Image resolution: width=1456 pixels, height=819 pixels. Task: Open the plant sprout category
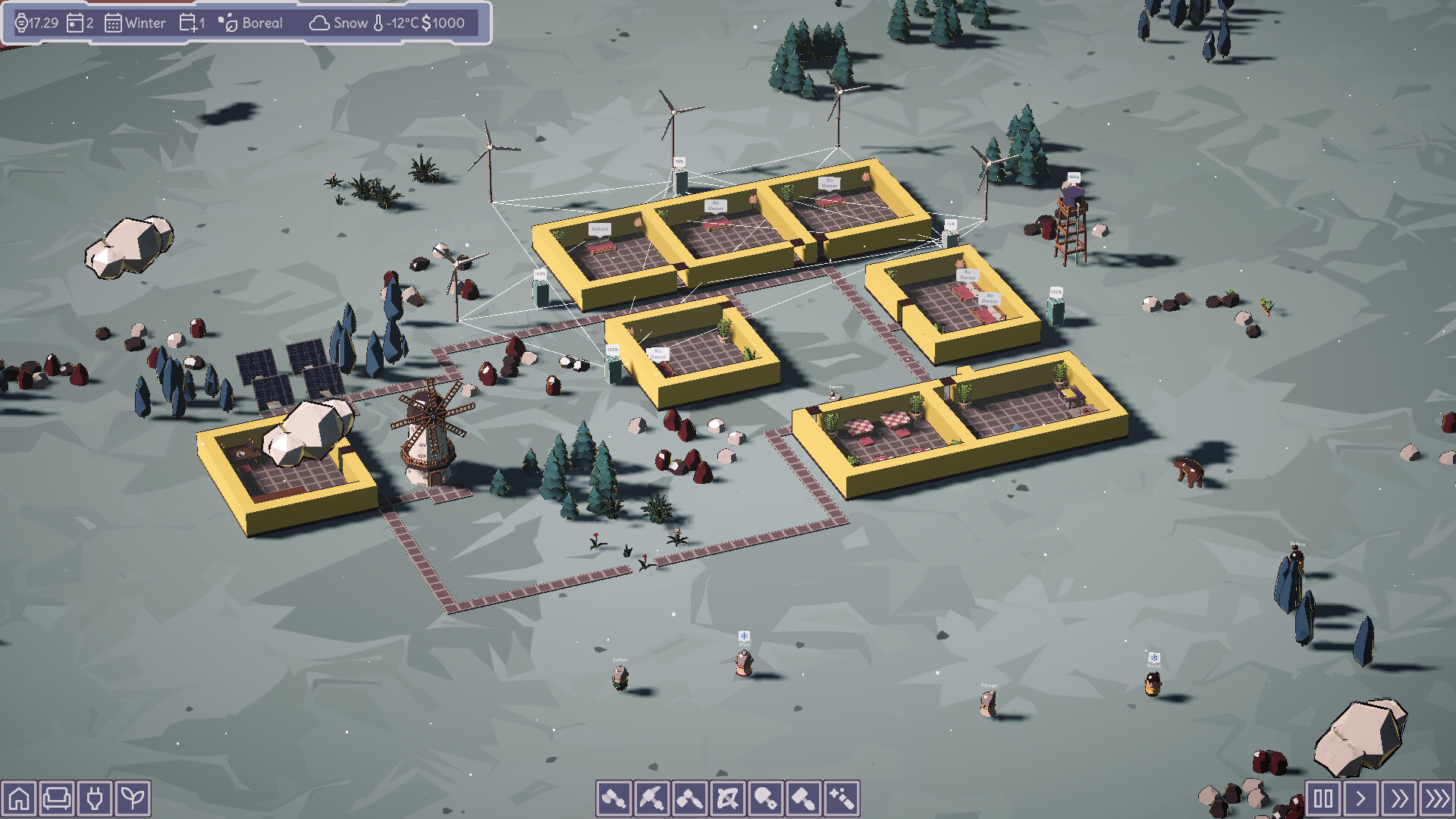[133, 799]
